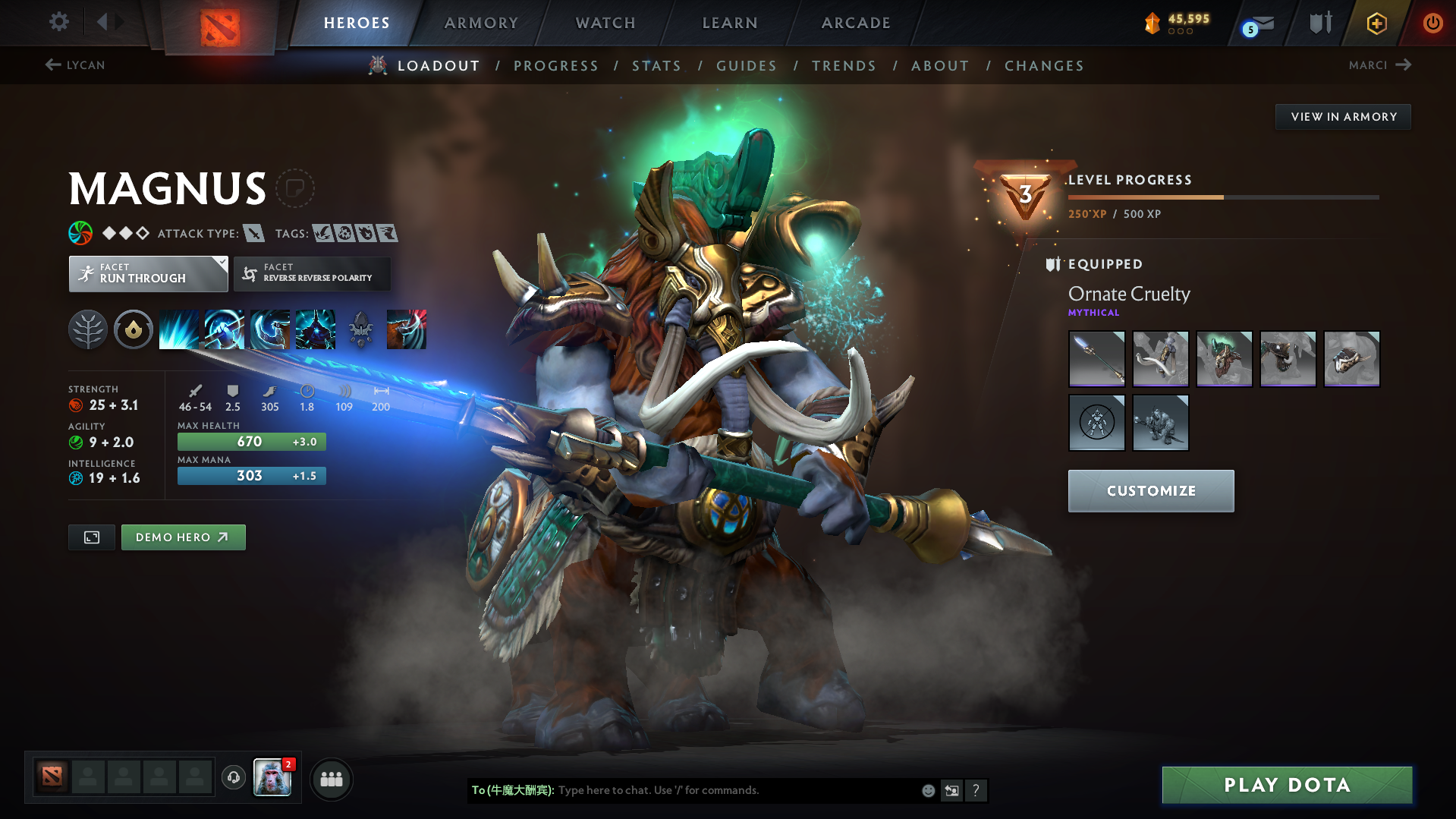View Magnus's talent tree icon
Viewport: 1456px width, 819px height.
point(88,329)
